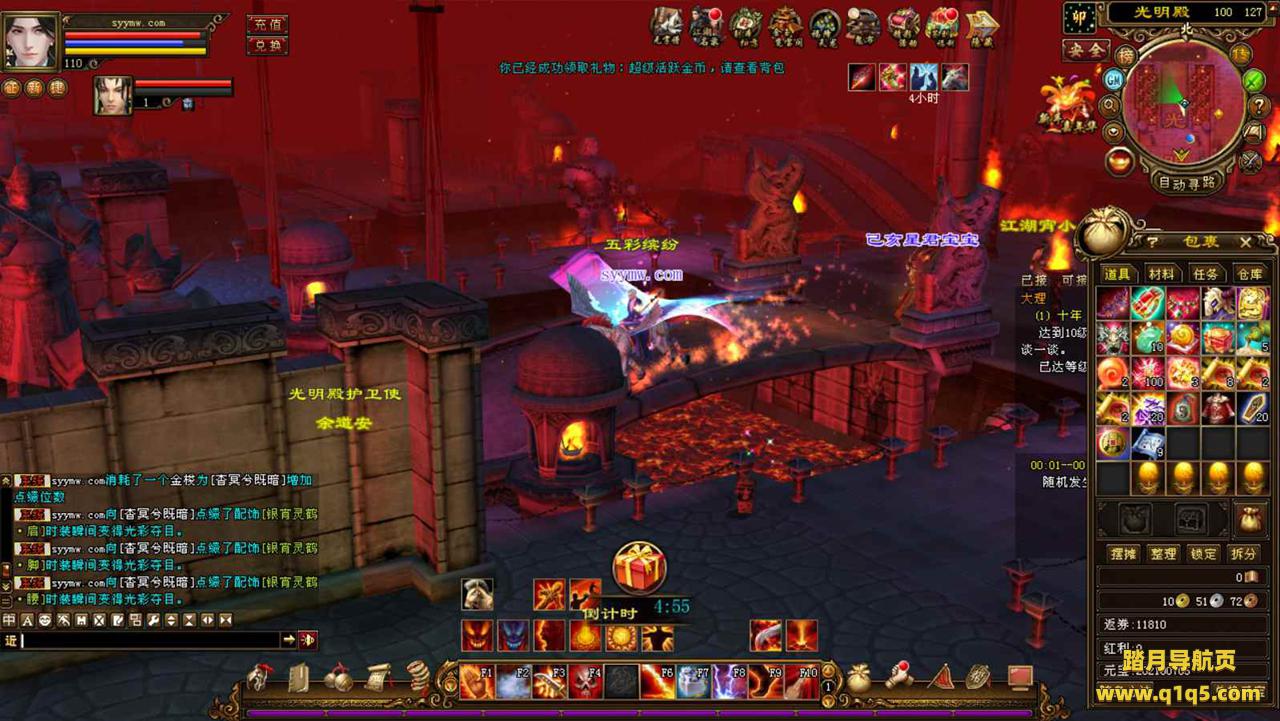Click the 拆分 split stack button
The width and height of the screenshot is (1280, 721).
(x=1244, y=553)
